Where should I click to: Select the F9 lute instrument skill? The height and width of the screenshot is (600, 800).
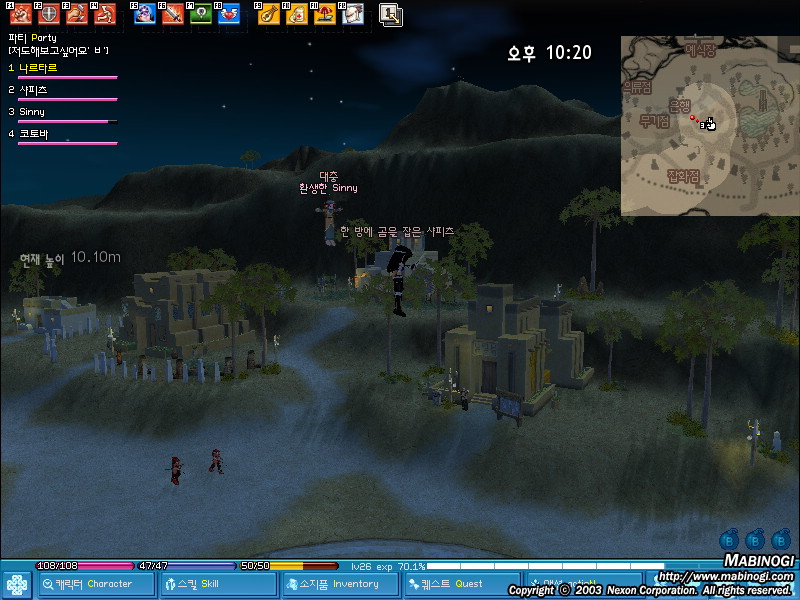click(268, 14)
